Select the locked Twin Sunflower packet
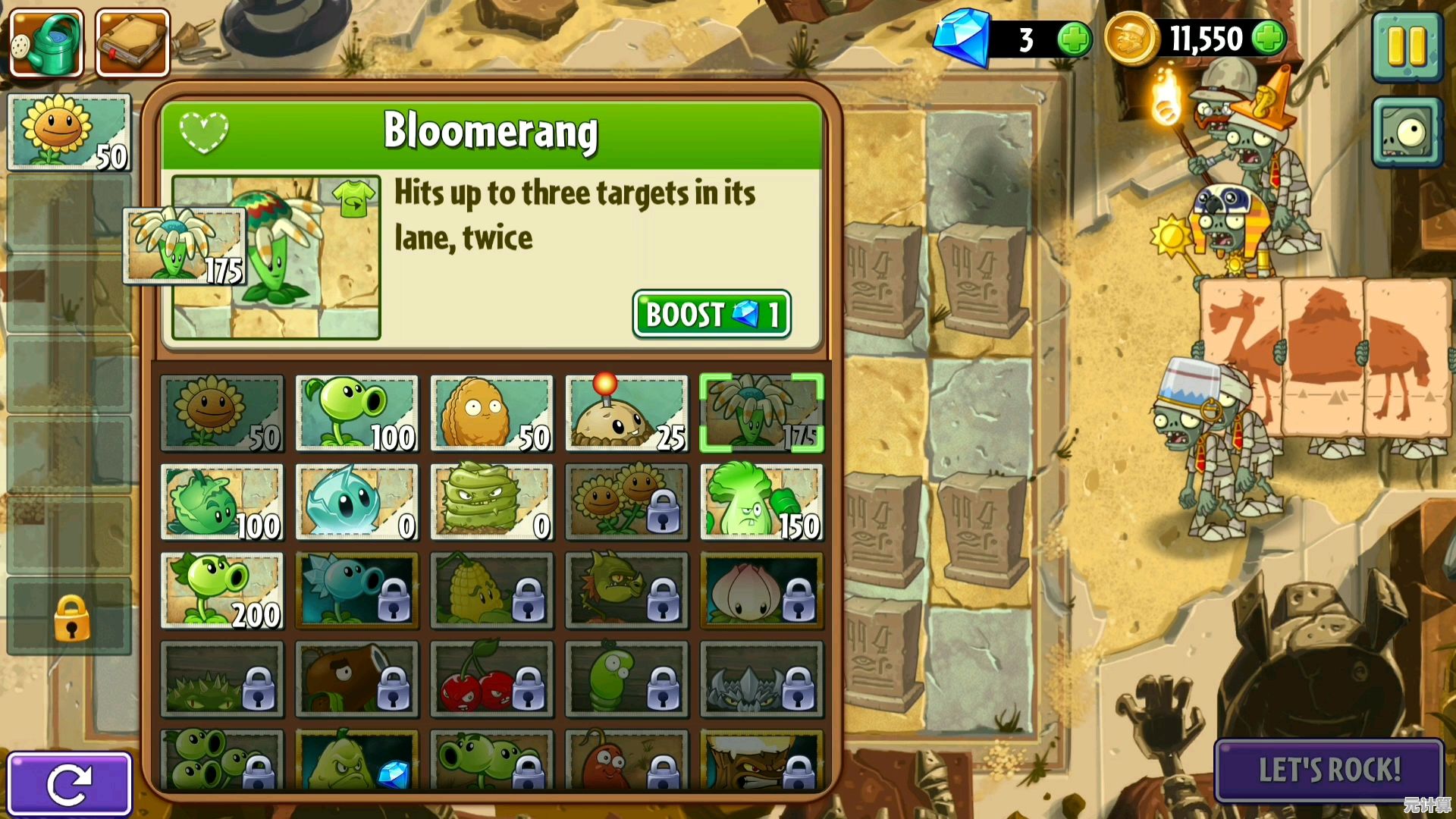The image size is (1456, 819). (x=626, y=502)
